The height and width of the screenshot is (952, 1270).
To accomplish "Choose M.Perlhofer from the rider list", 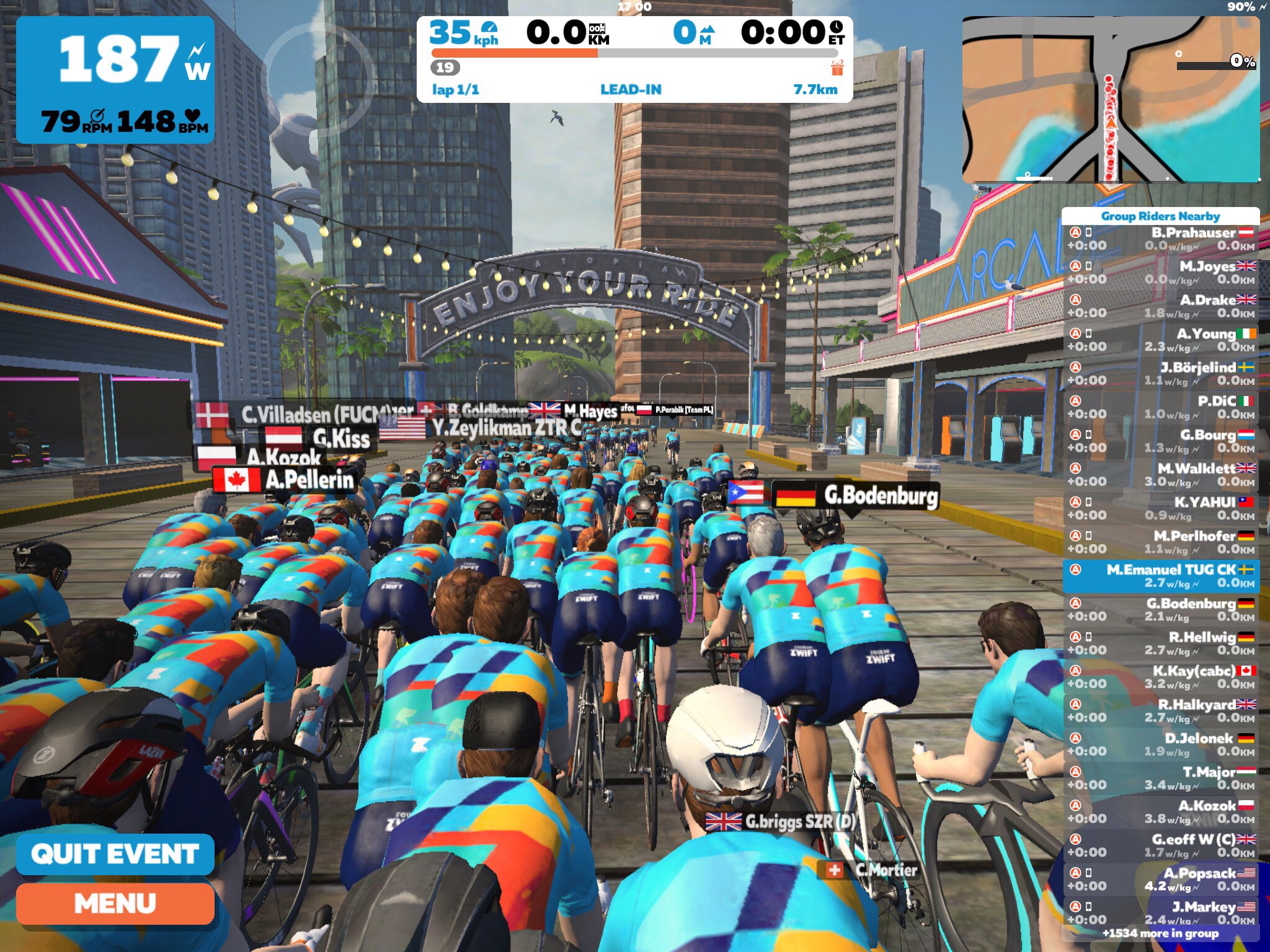I will pyautogui.click(x=1161, y=542).
